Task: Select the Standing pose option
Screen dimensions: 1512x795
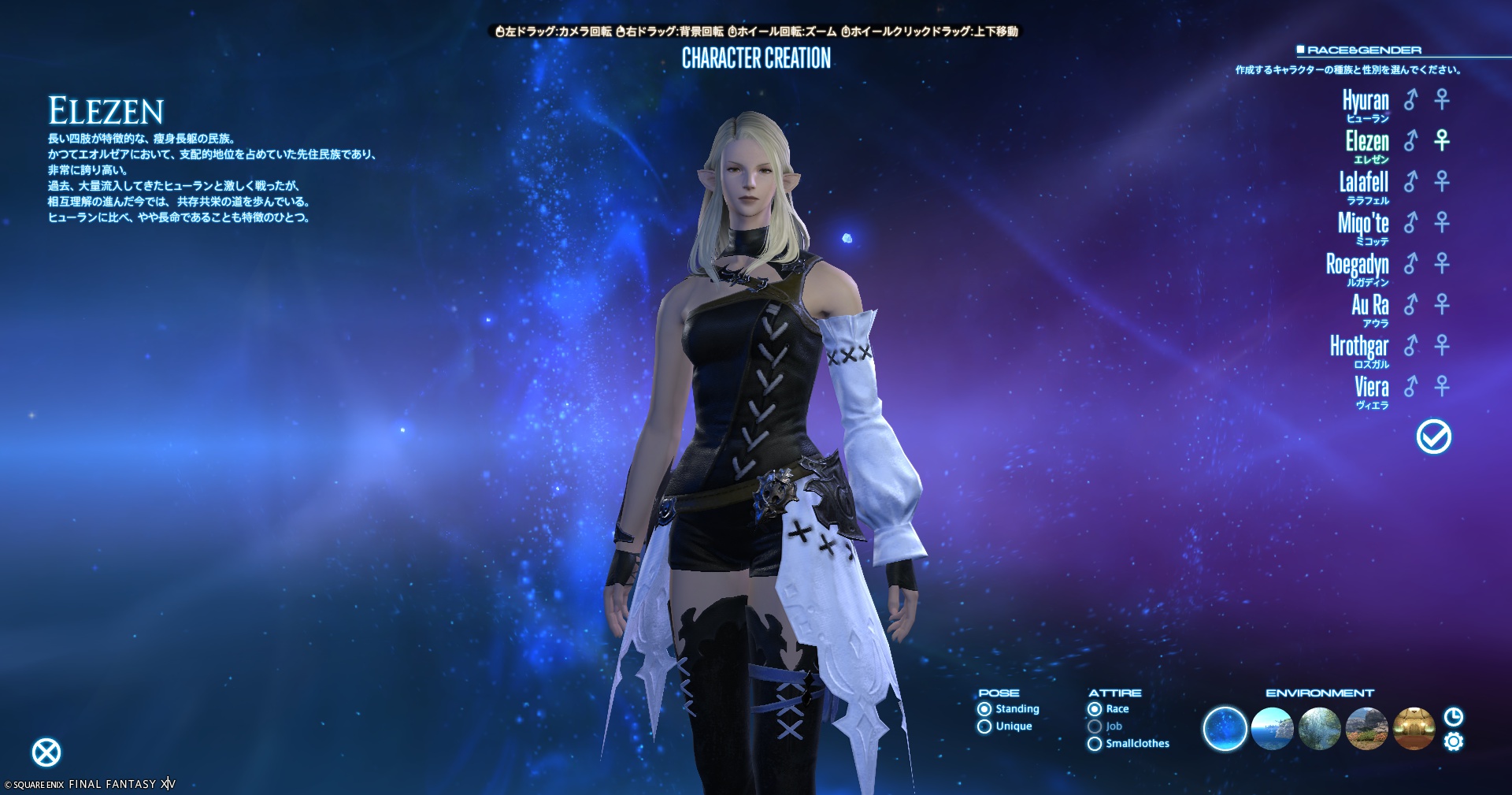Action: 984,709
